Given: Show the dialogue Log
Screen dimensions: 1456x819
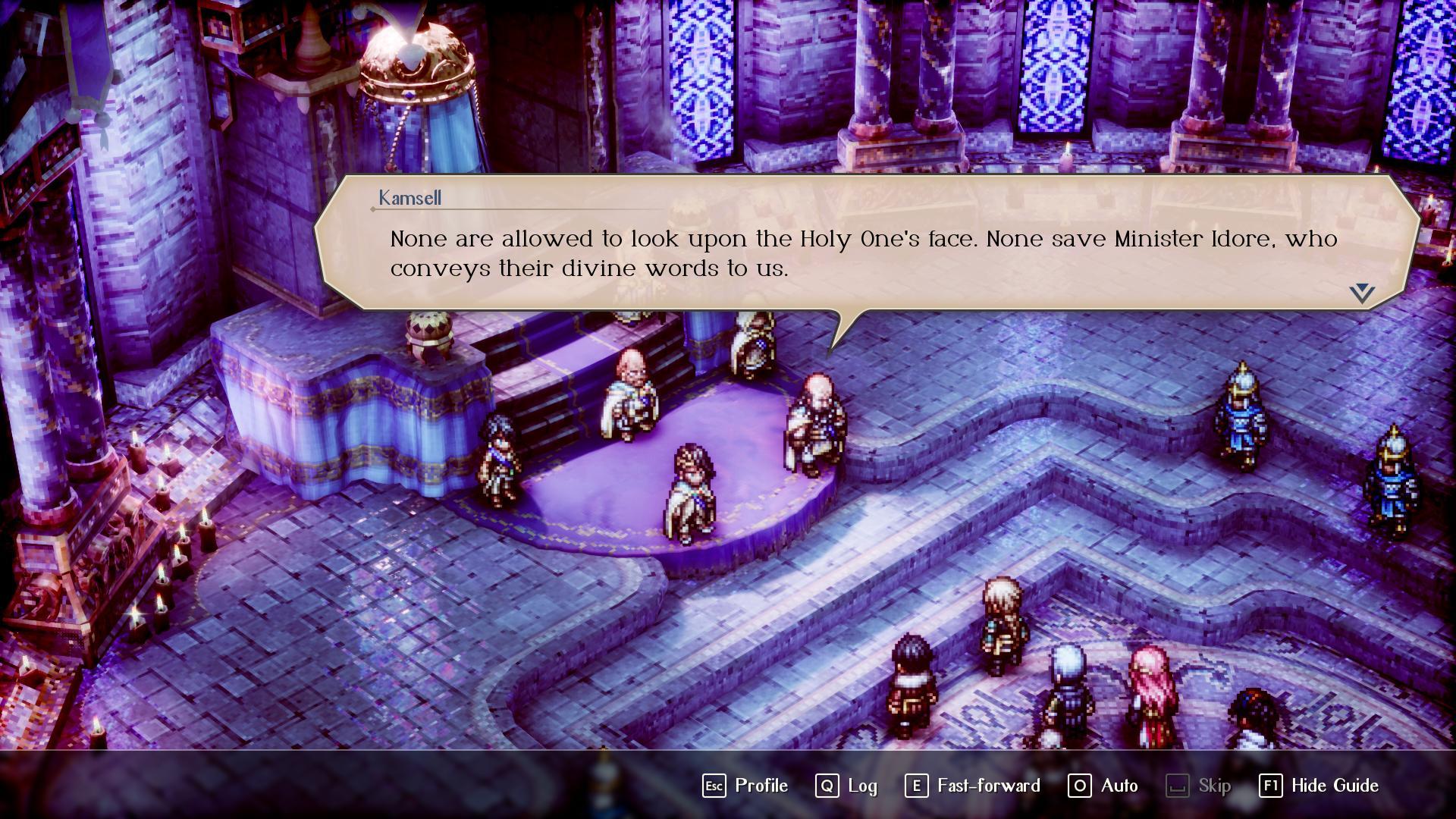Looking at the screenshot, I should tap(846, 786).
